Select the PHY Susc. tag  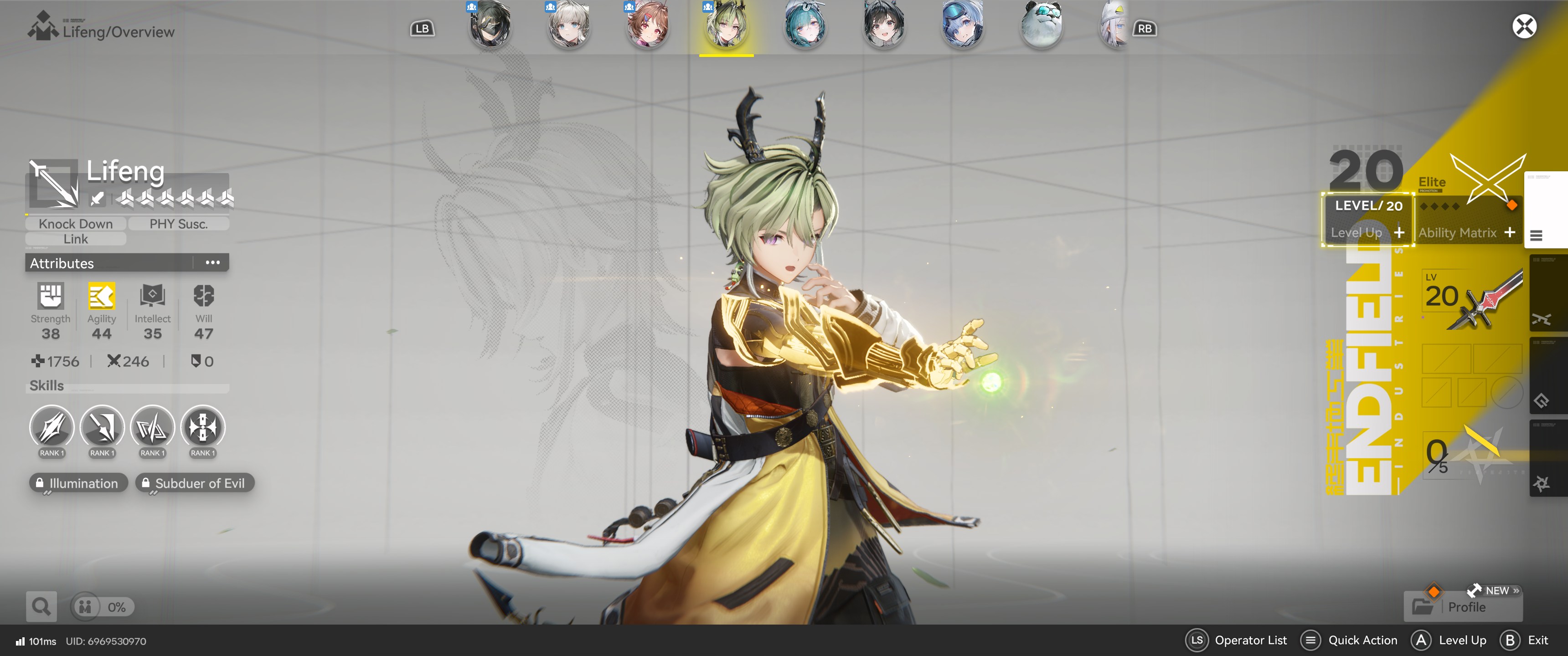(x=178, y=224)
